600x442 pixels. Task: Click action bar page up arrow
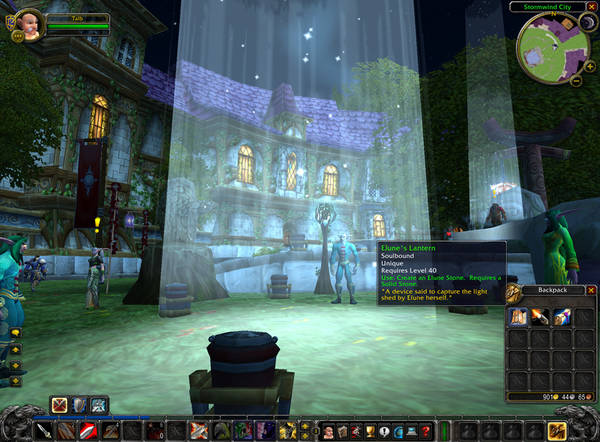click(305, 425)
